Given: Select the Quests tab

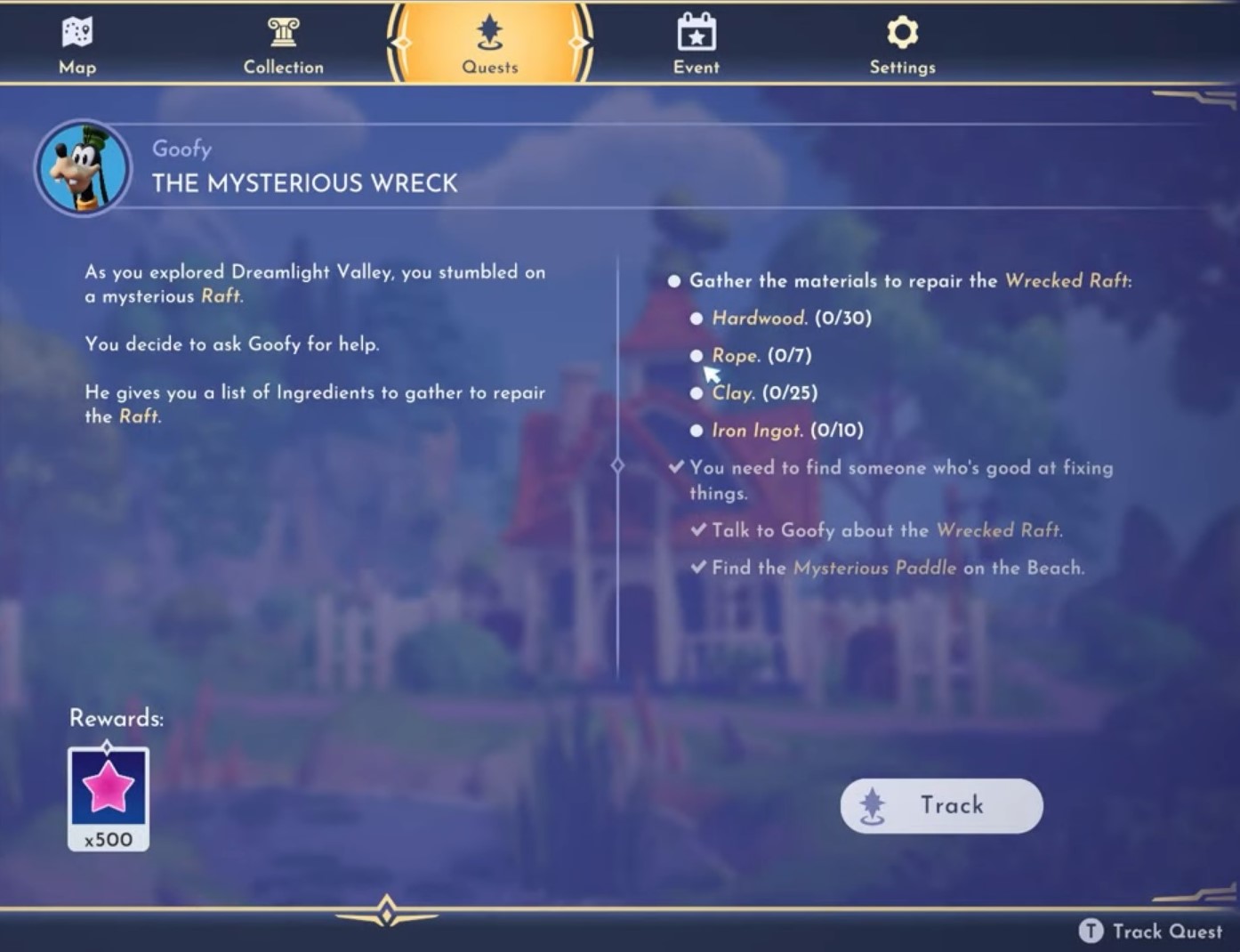Looking at the screenshot, I should point(489,44).
